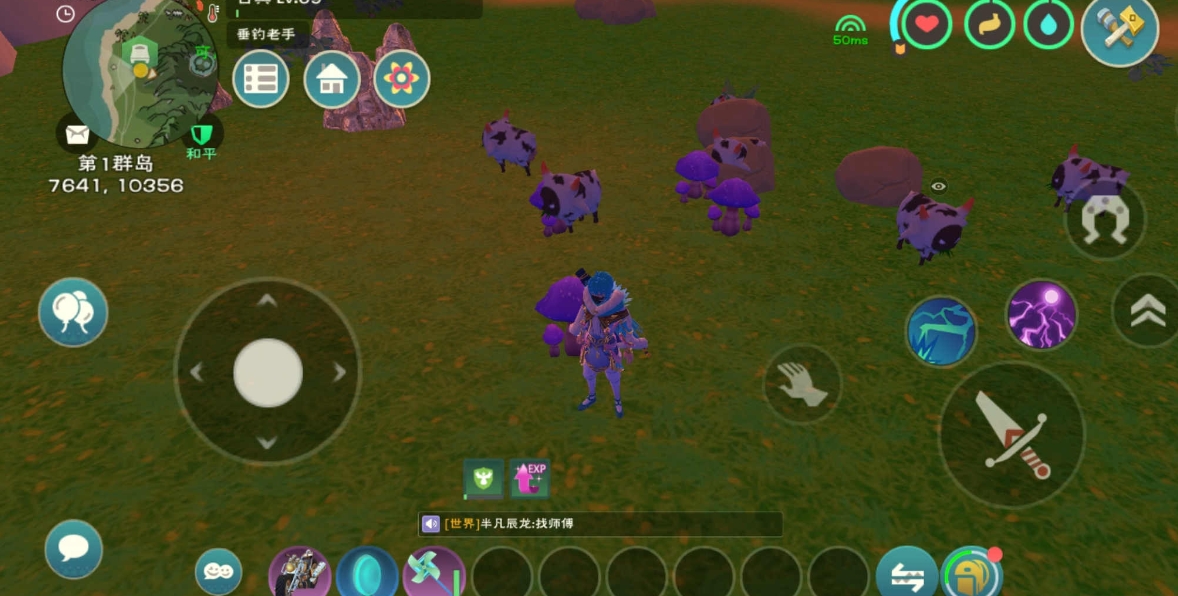Screen dimensions: 1178x596
Task: Open the backpack with red notification dot
Action: (971, 573)
